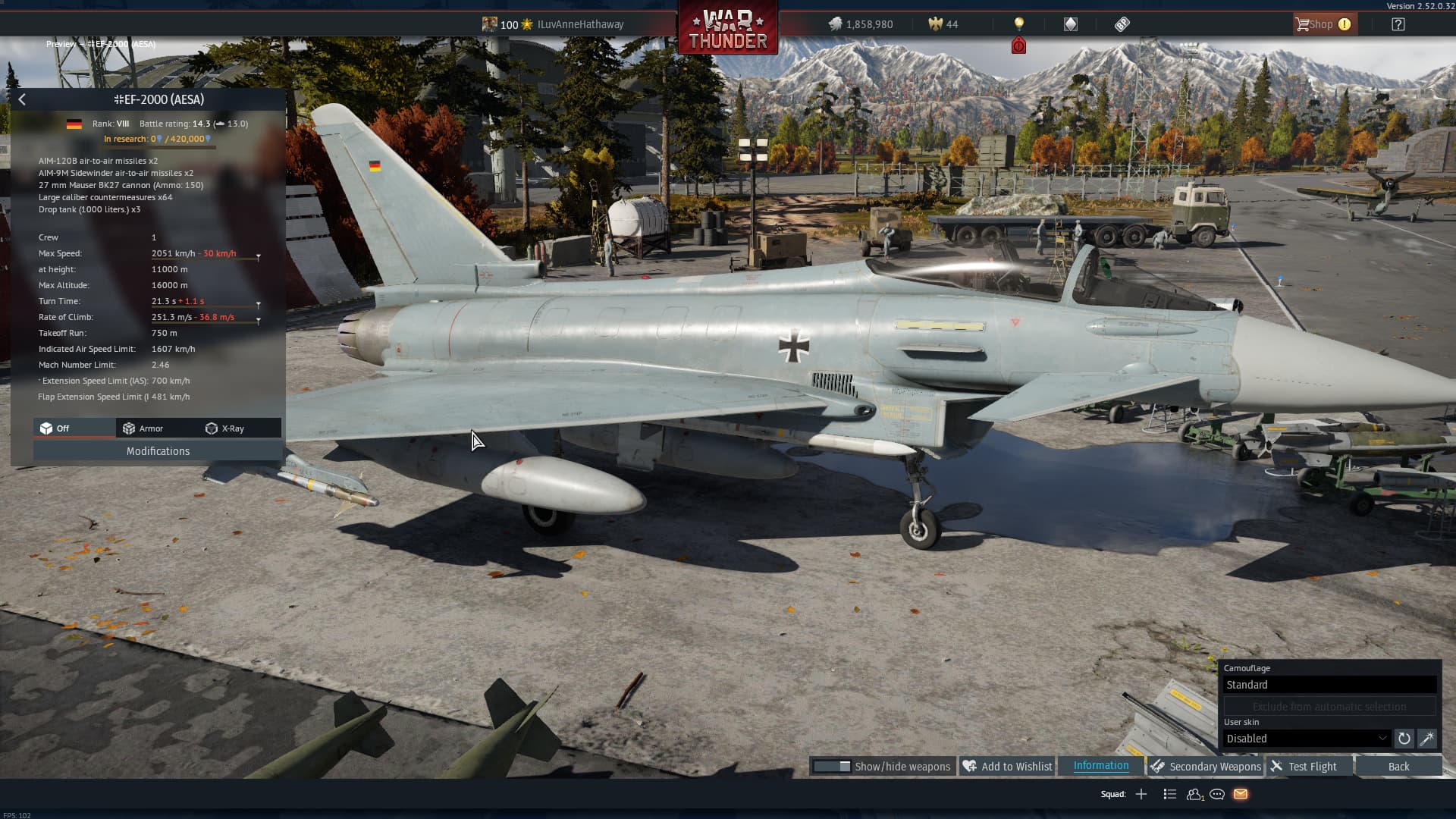Open the Information link
Viewport: 1456px width, 819px height.
(x=1100, y=766)
